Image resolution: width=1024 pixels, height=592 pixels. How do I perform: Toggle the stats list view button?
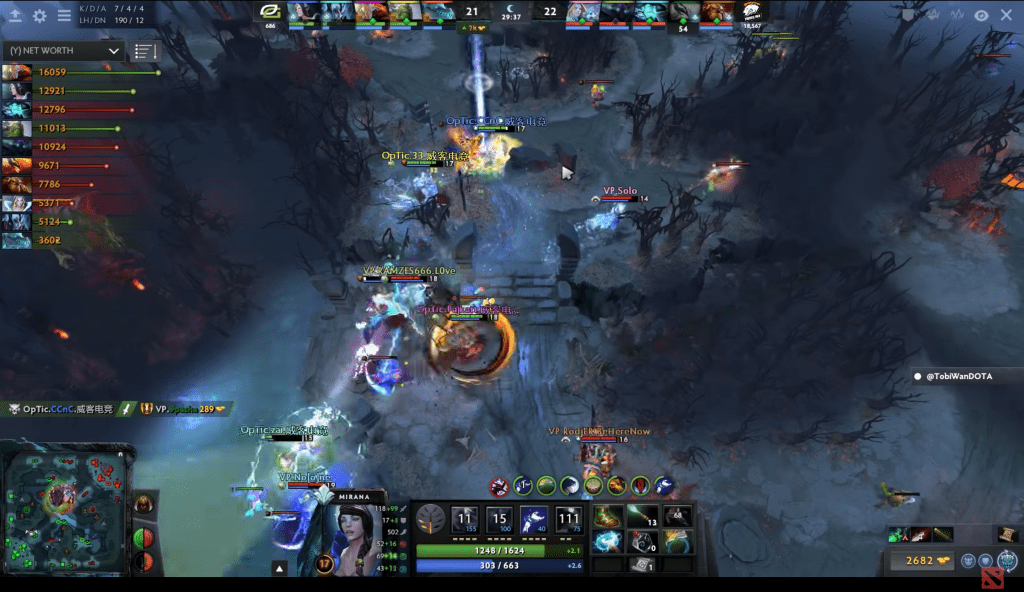(x=145, y=51)
